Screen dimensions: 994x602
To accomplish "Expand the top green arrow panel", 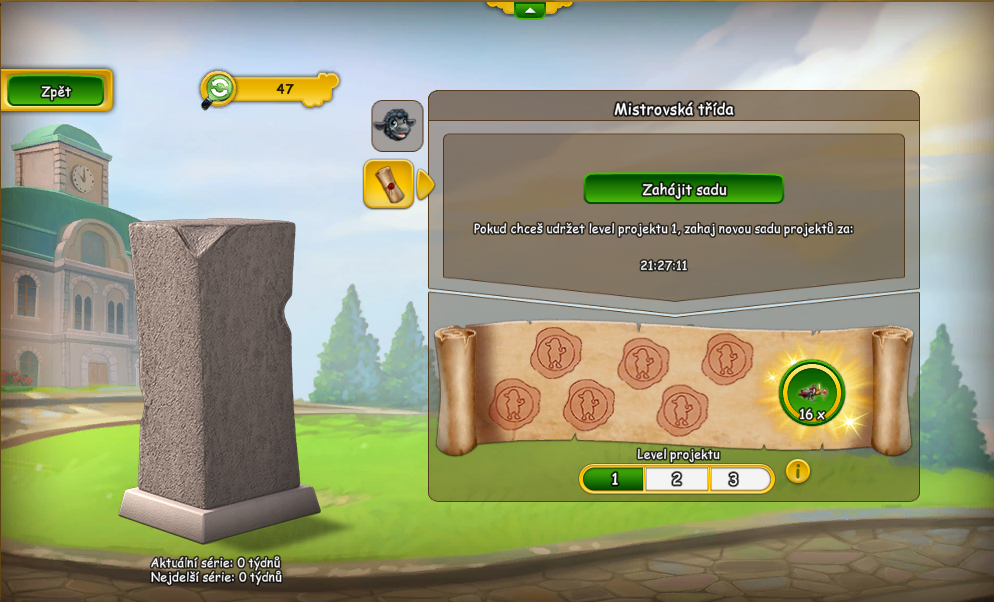I will [x=529, y=10].
